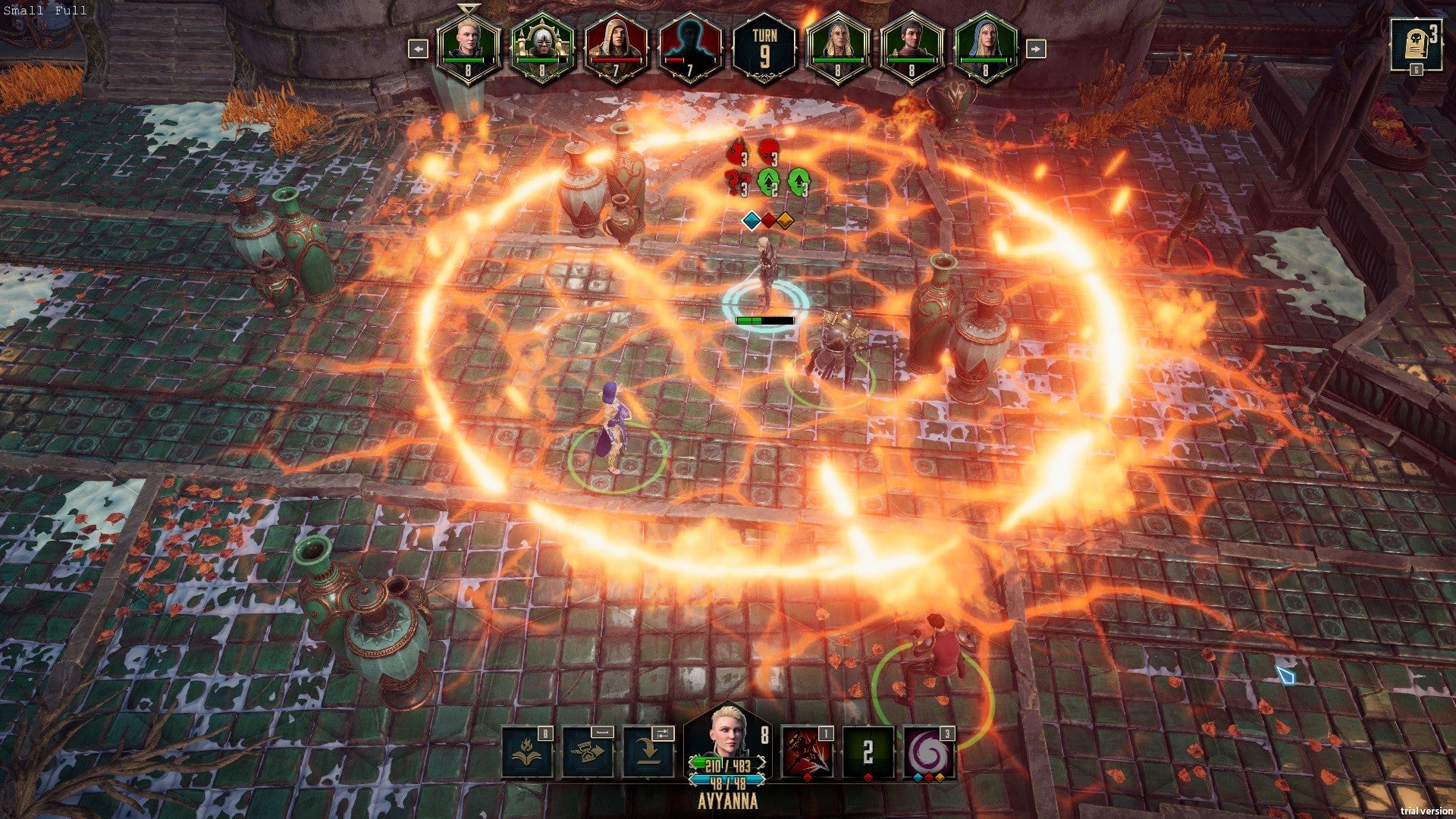Select the blue-hooded woman's portrait in turn order
1456x819 pixels.
985,47
